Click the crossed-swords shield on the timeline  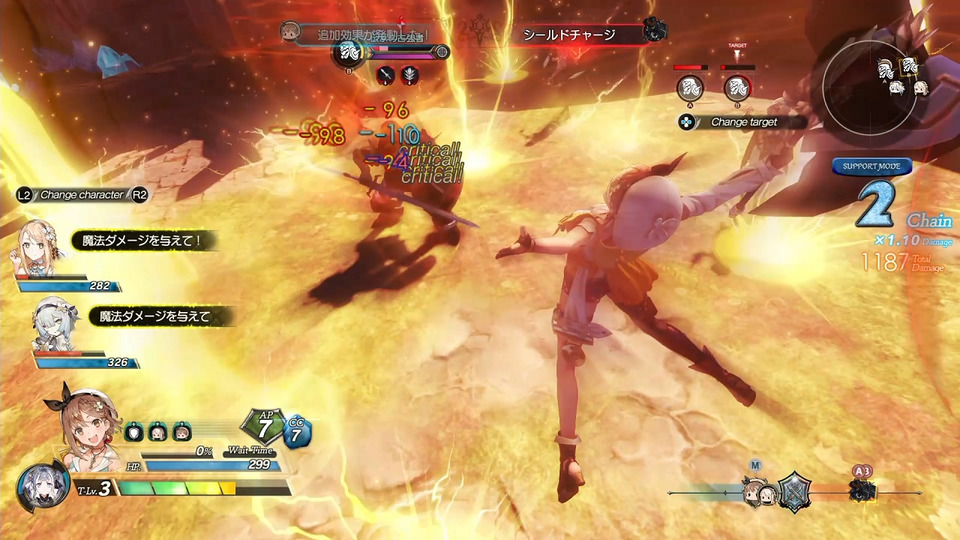coord(794,491)
